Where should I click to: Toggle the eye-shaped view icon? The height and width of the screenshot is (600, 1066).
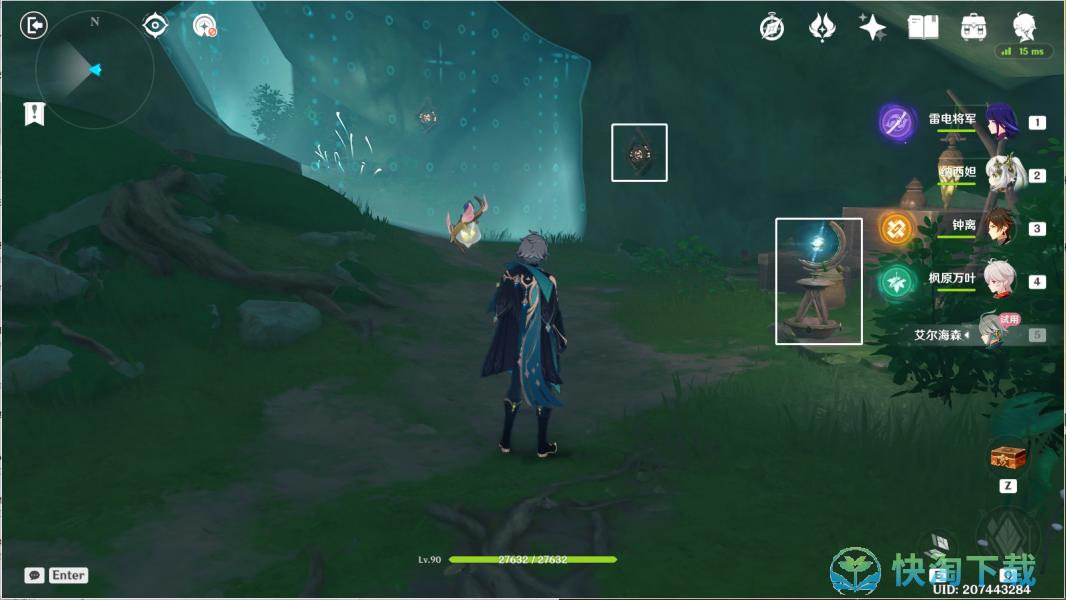click(x=155, y=25)
